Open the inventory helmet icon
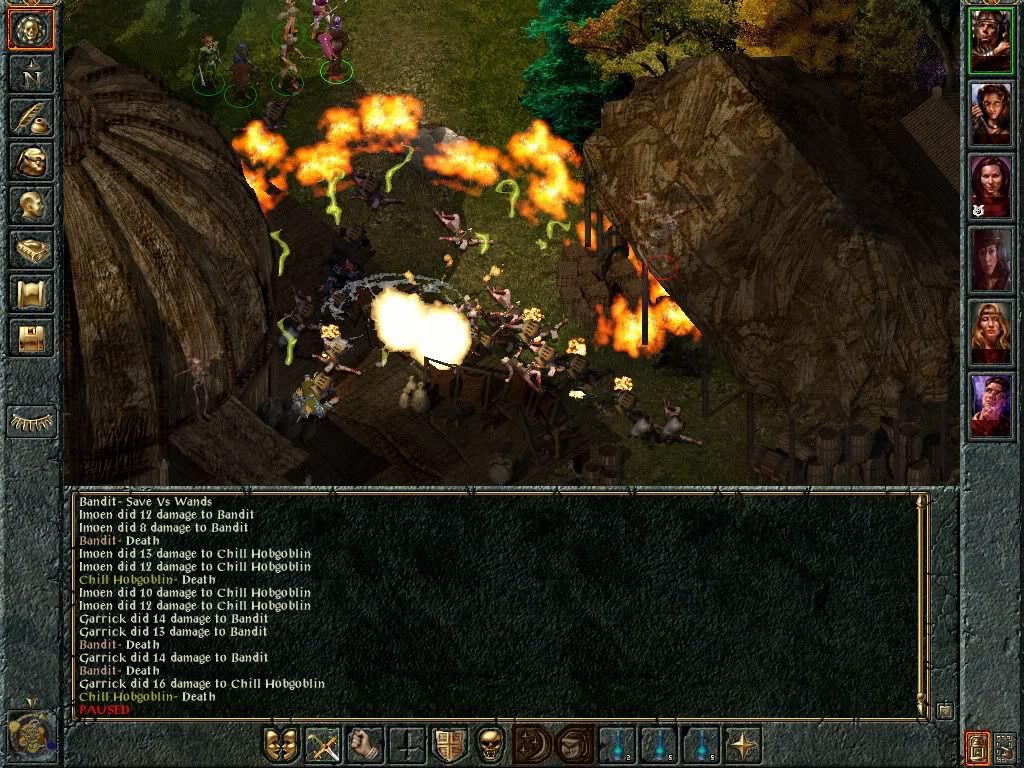Screen dimensions: 1024x768 point(30,161)
